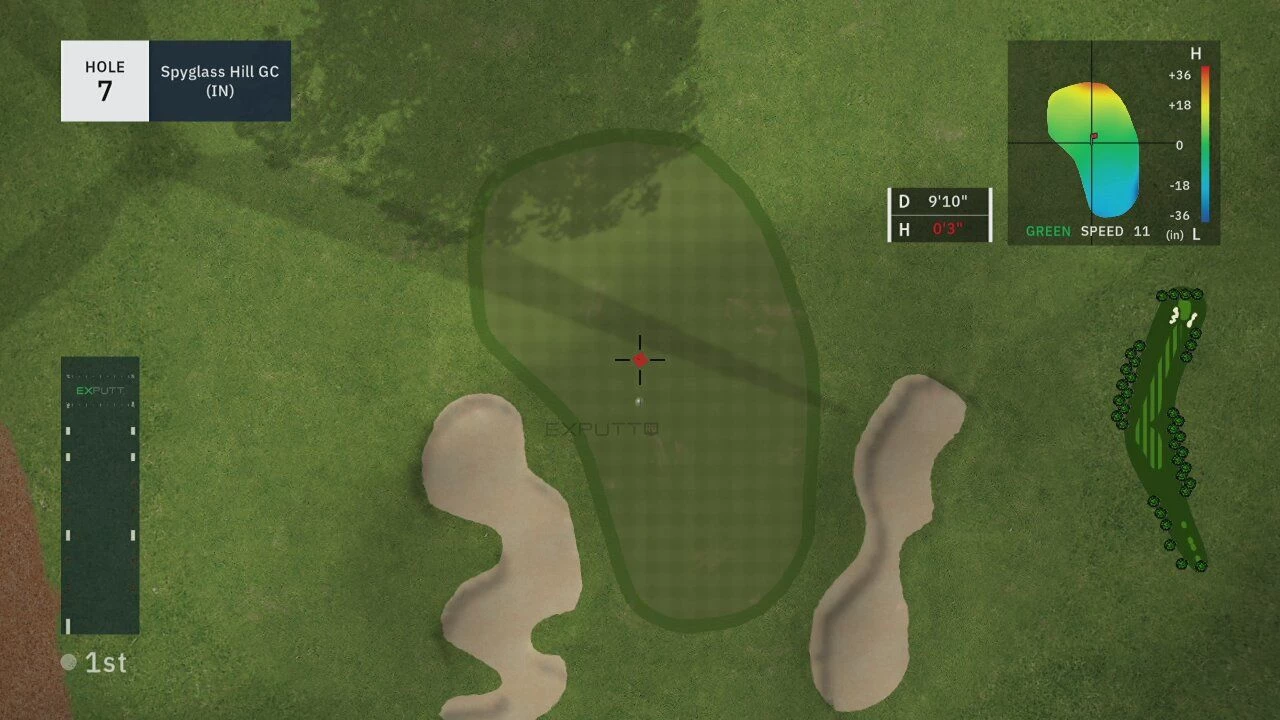1280x720 pixels.
Task: Click the ball icon beside the 1st label
Action: [x=67, y=661]
